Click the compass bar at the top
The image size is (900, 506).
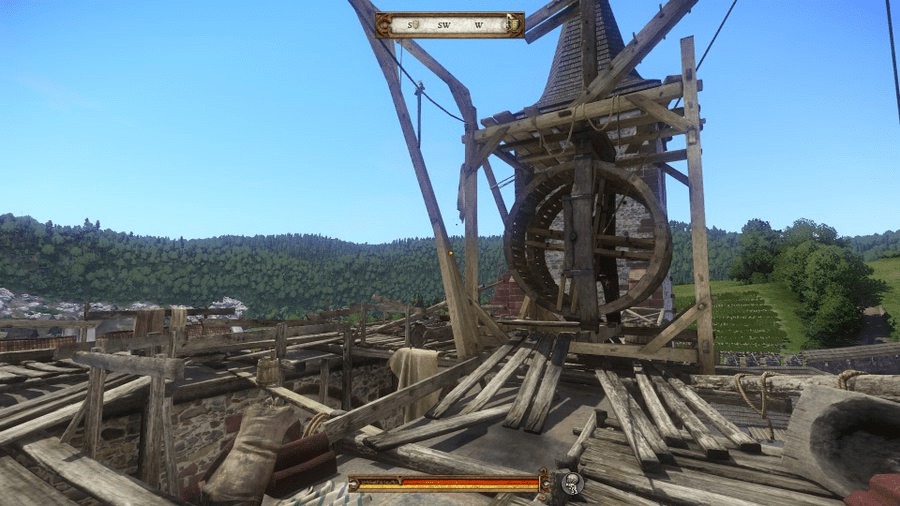(x=449, y=24)
